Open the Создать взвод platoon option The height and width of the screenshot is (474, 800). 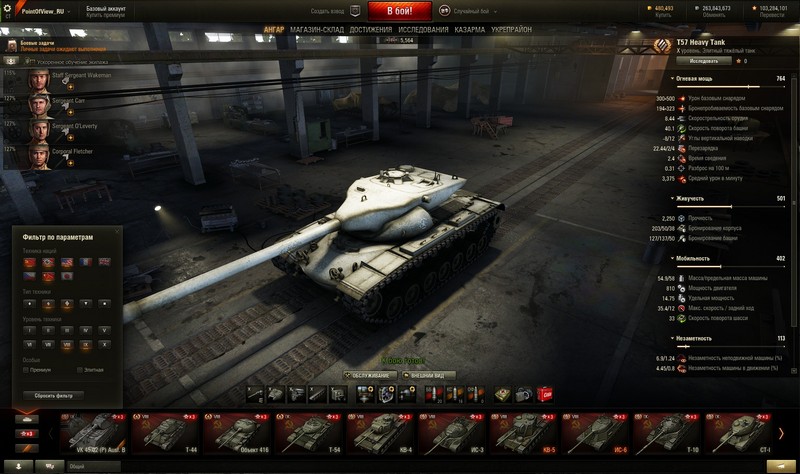332,11
